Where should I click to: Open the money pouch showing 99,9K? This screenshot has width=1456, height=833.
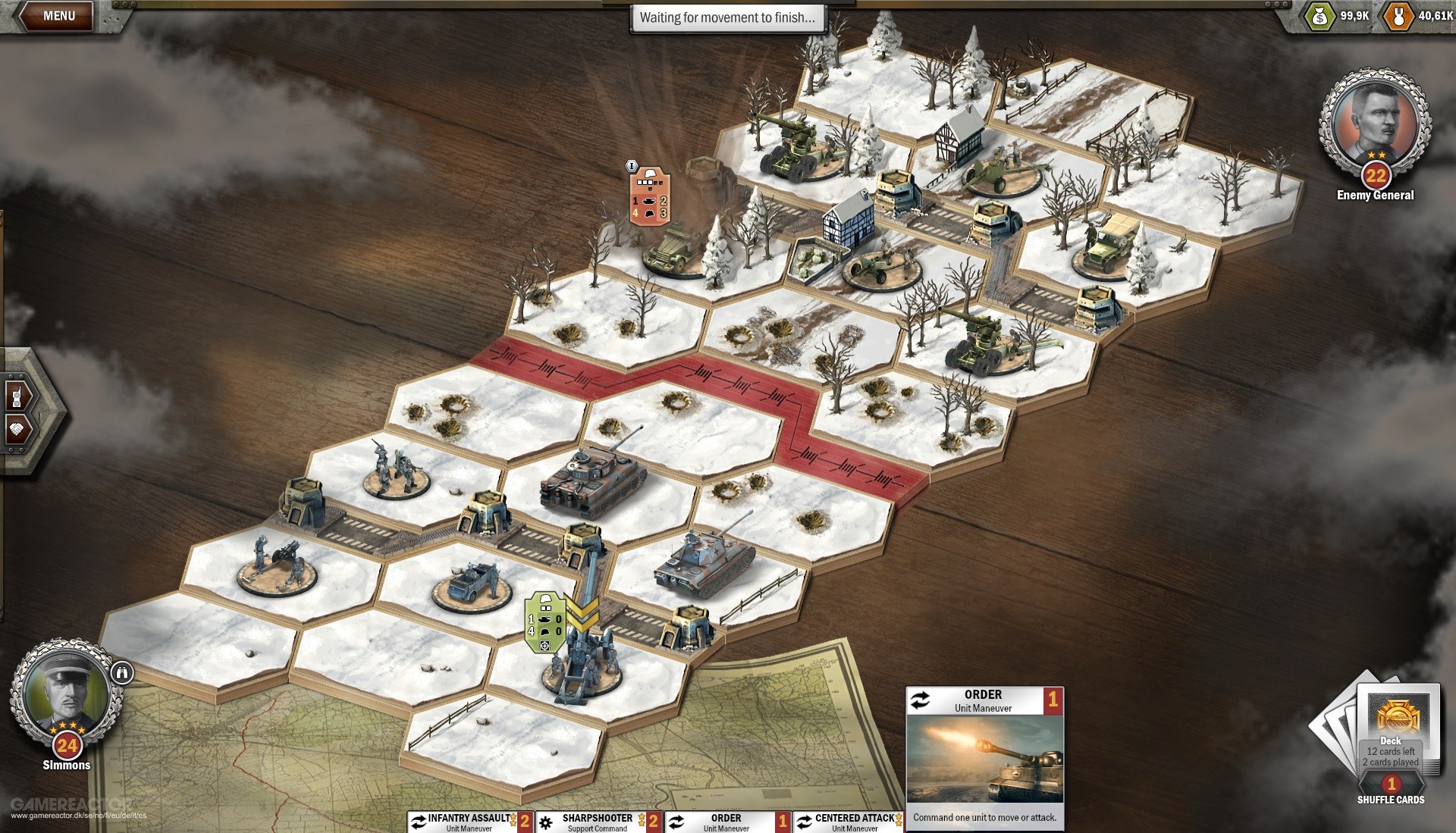coord(1319,16)
